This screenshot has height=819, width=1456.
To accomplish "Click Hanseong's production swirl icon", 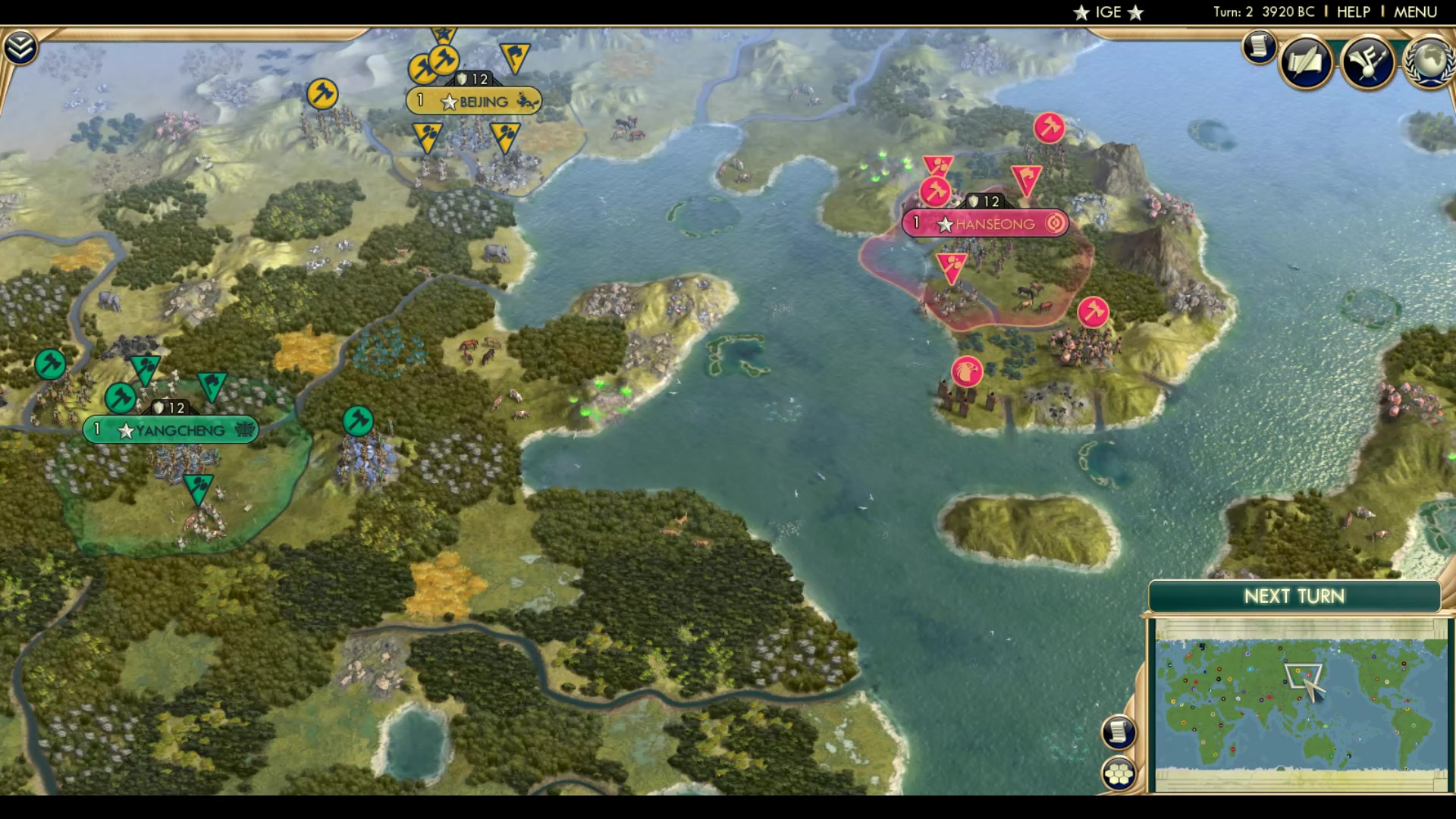I will (1056, 223).
